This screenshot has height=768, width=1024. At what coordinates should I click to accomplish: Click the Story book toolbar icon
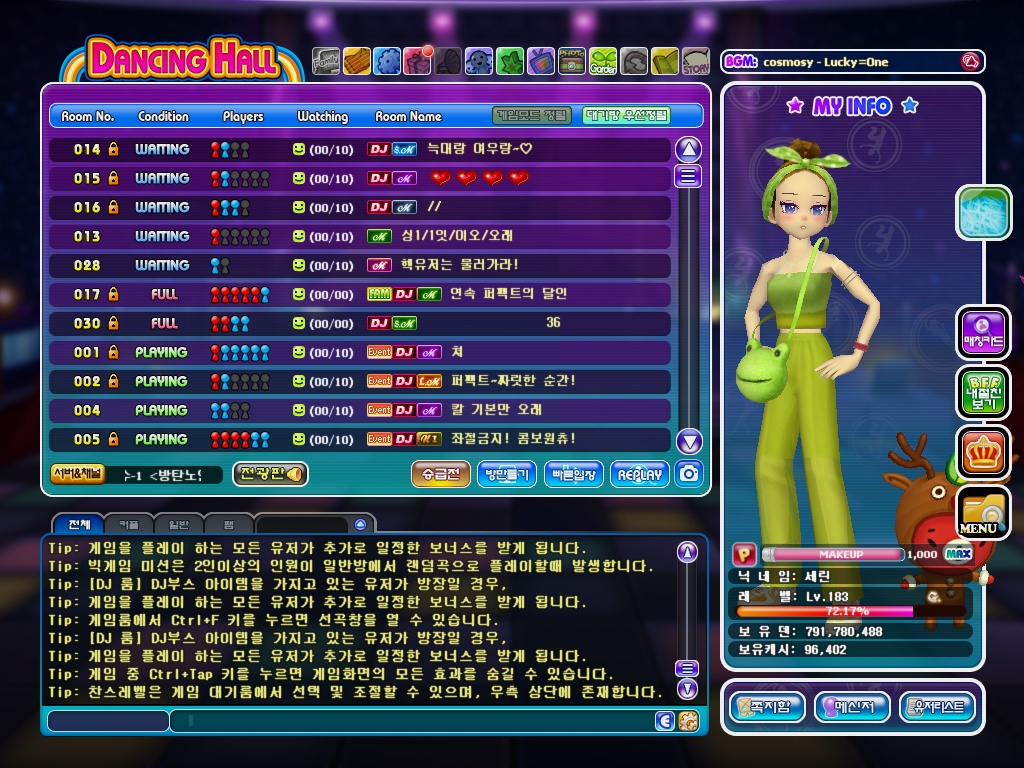[x=696, y=62]
